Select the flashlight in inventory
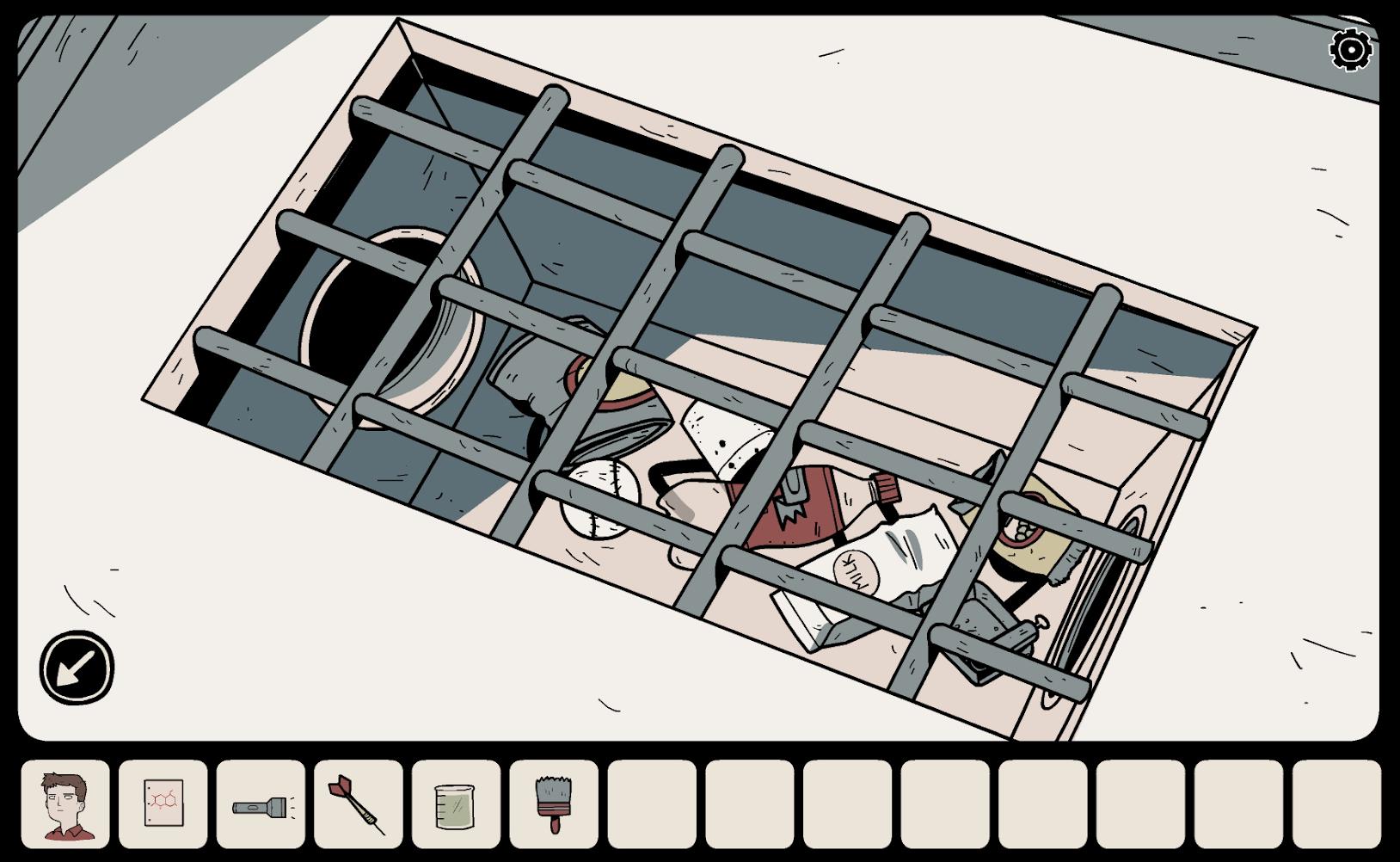 [x=261, y=806]
